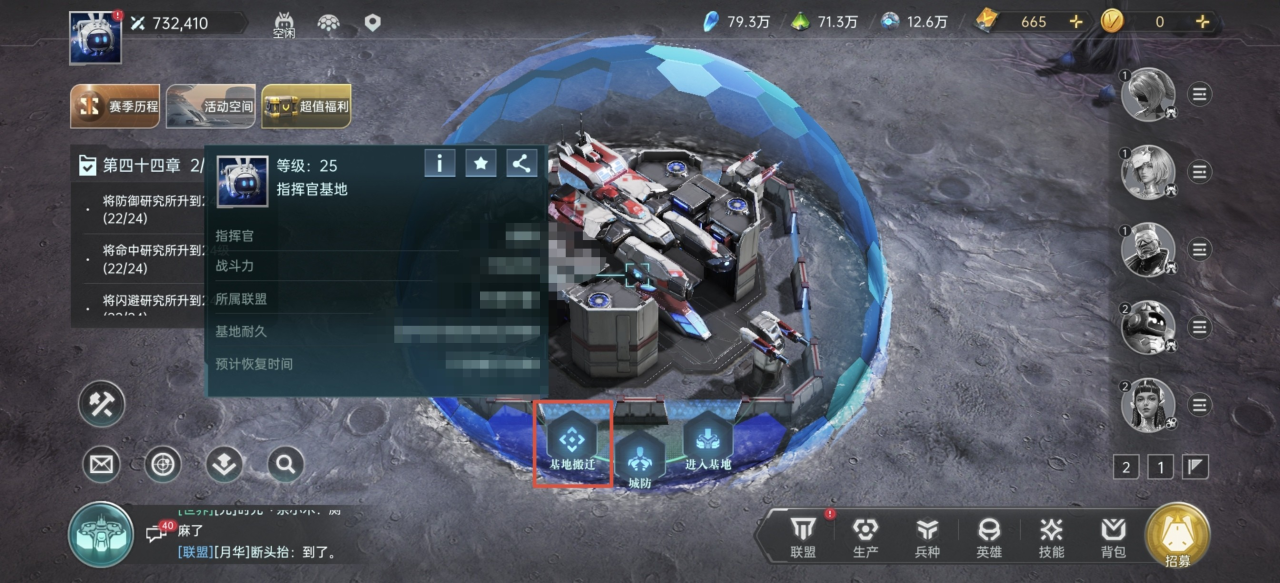Open the 兵种 troop types menu
Screen dimensions: 1280x583
[x=928, y=537]
